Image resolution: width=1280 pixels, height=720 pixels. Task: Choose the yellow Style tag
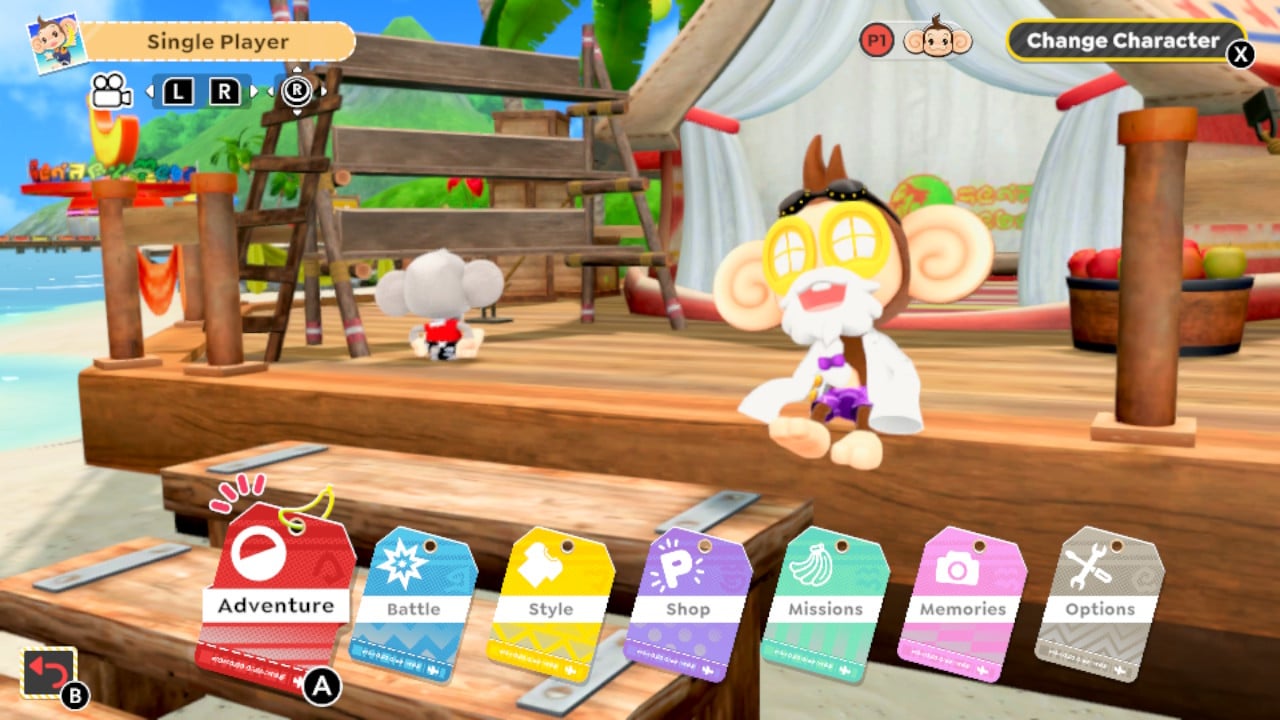coord(550,602)
